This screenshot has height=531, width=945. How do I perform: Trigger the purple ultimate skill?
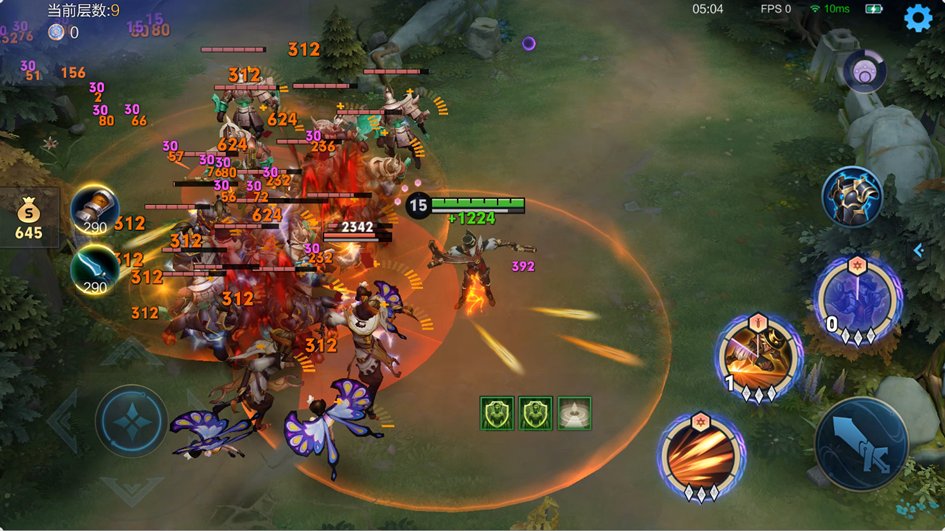[x=857, y=299]
